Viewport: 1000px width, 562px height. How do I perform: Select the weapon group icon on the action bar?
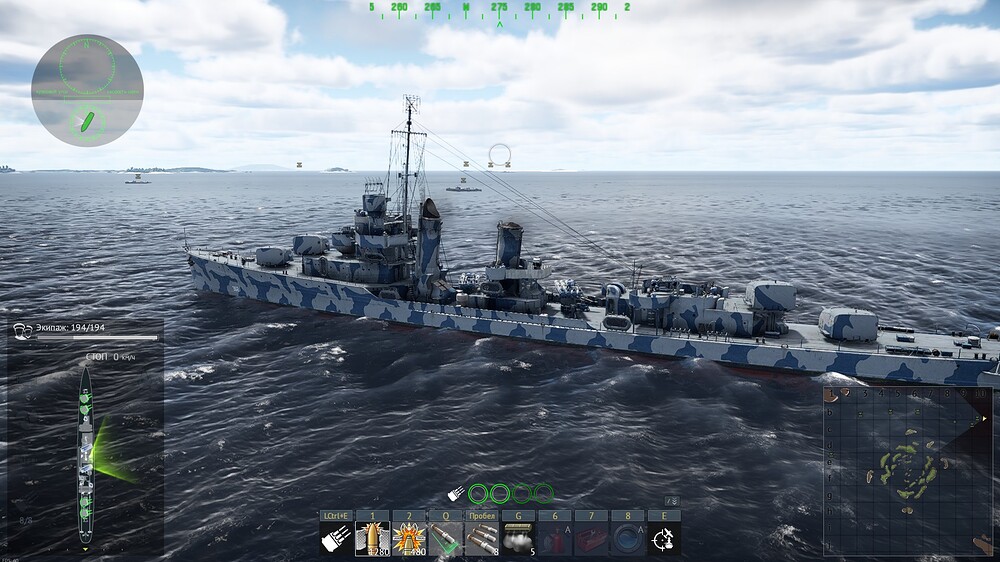coord(336,539)
